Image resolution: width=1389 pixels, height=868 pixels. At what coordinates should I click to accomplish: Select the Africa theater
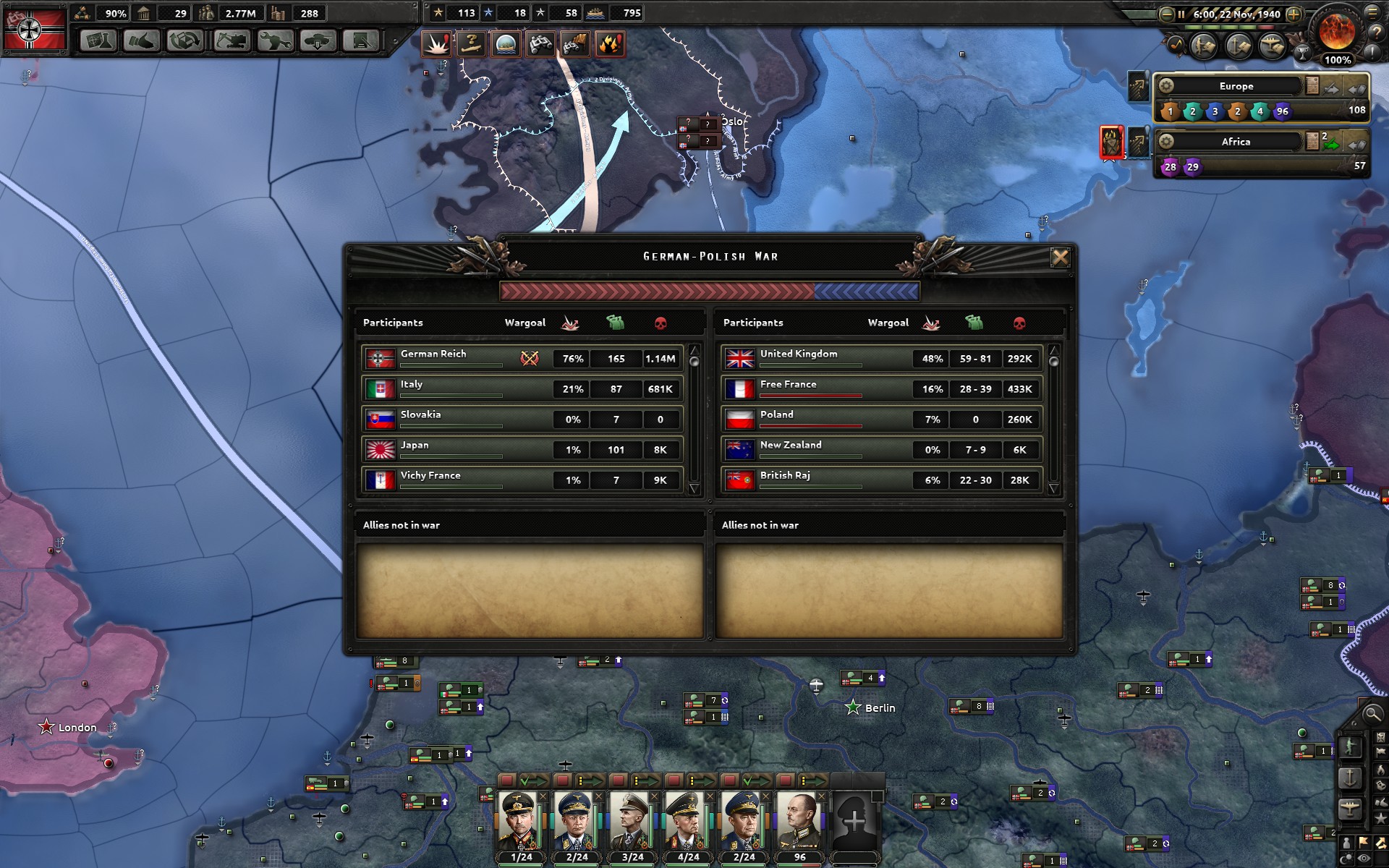[1236, 142]
